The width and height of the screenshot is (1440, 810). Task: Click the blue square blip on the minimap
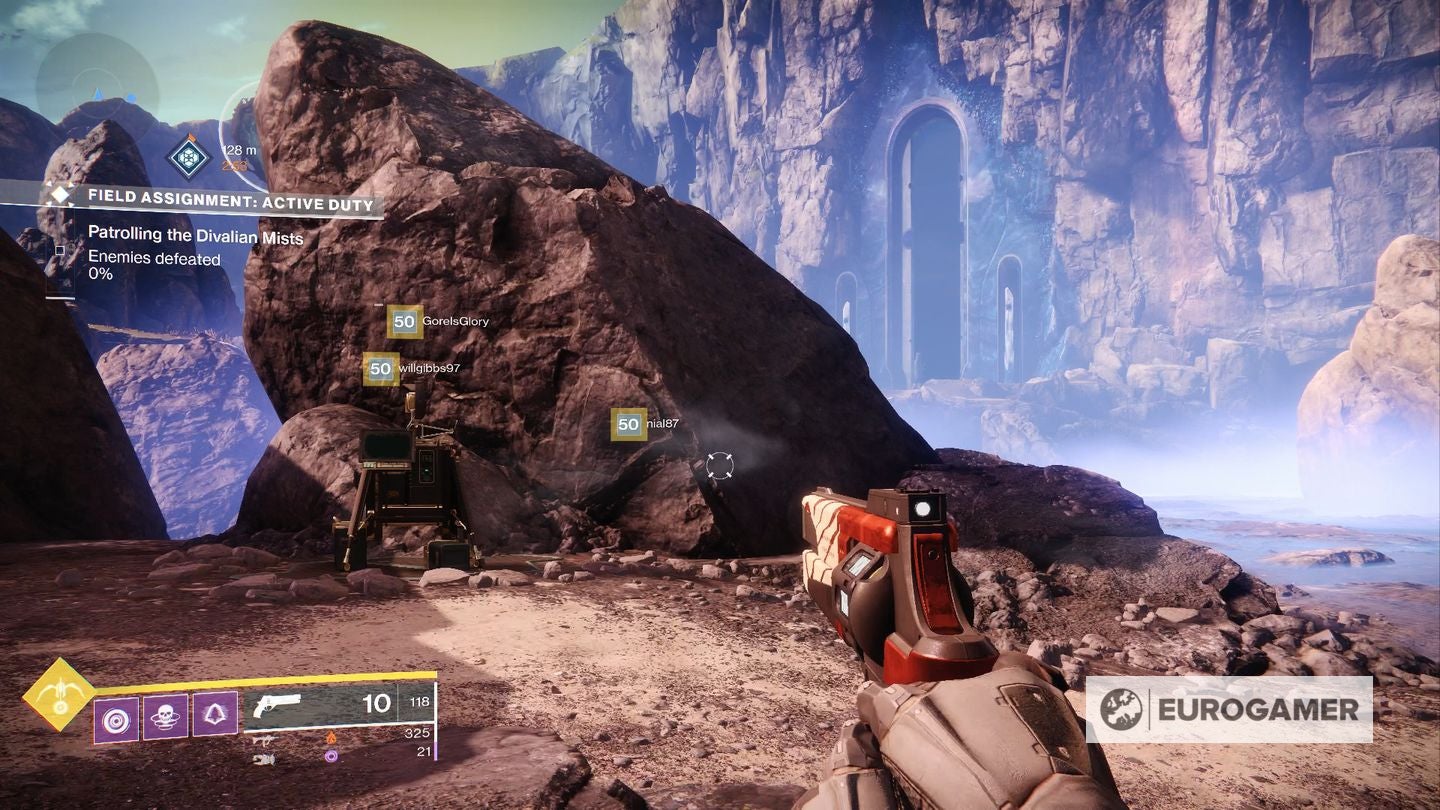131,96
